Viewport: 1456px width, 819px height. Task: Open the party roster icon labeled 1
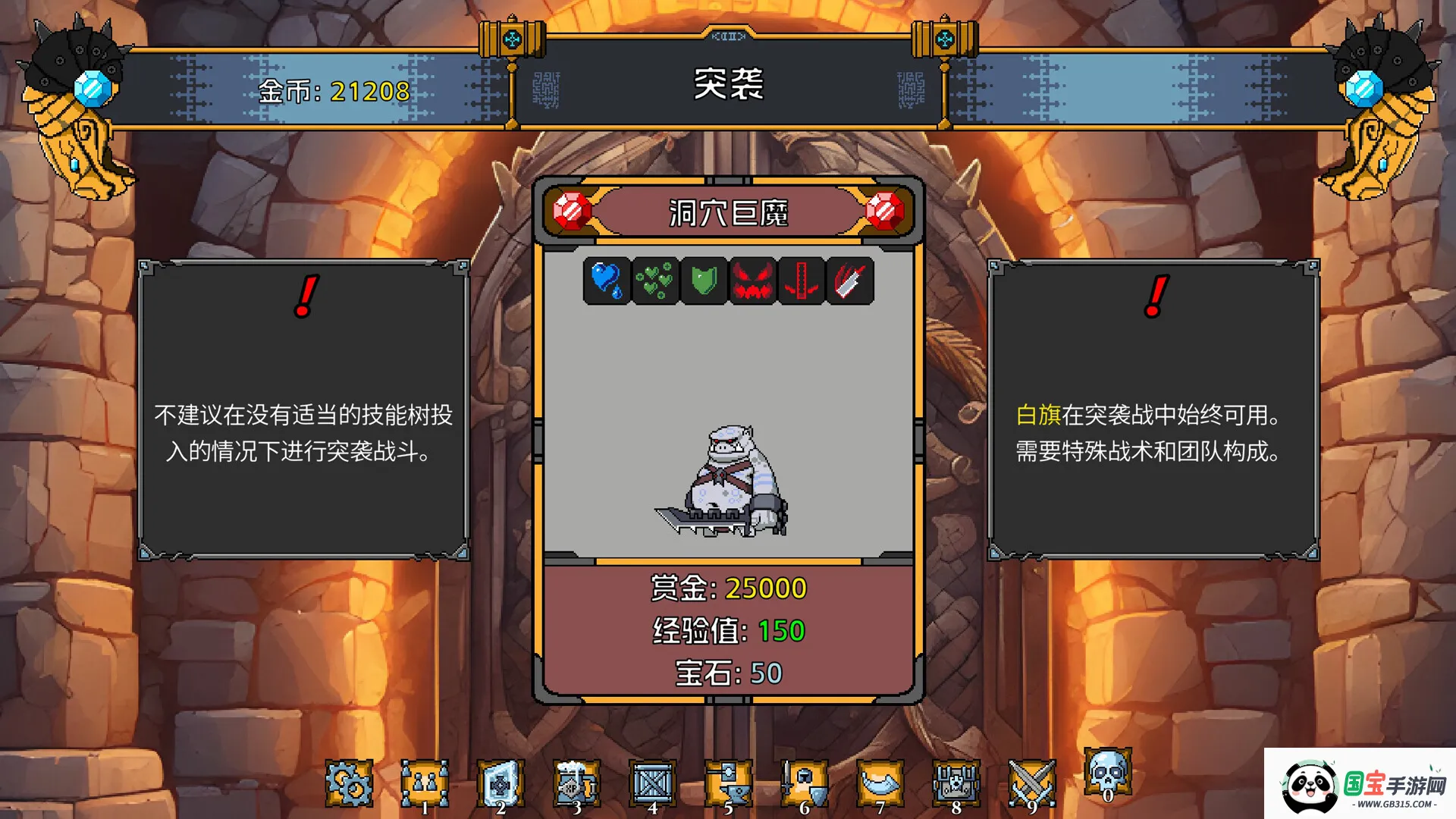(x=426, y=781)
